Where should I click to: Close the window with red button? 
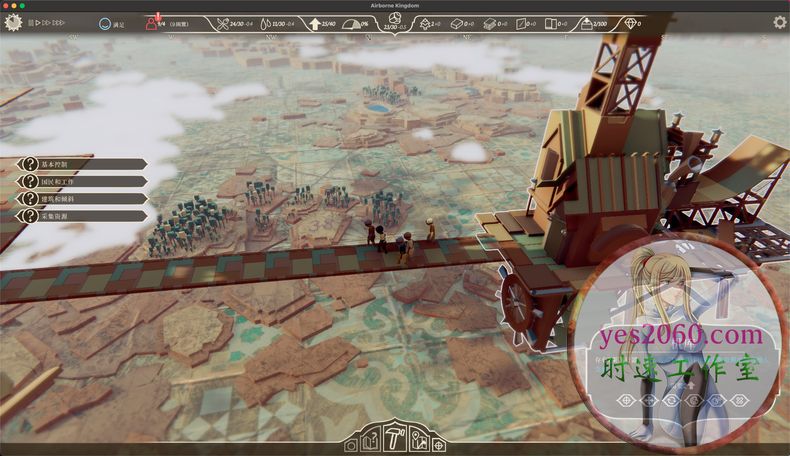tap(7, 5)
